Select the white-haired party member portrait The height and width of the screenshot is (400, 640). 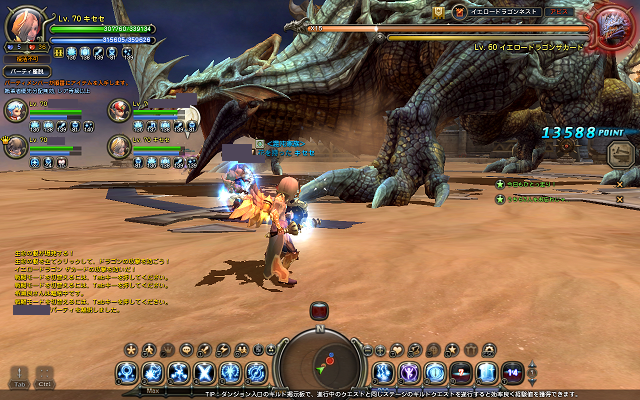pos(17,110)
